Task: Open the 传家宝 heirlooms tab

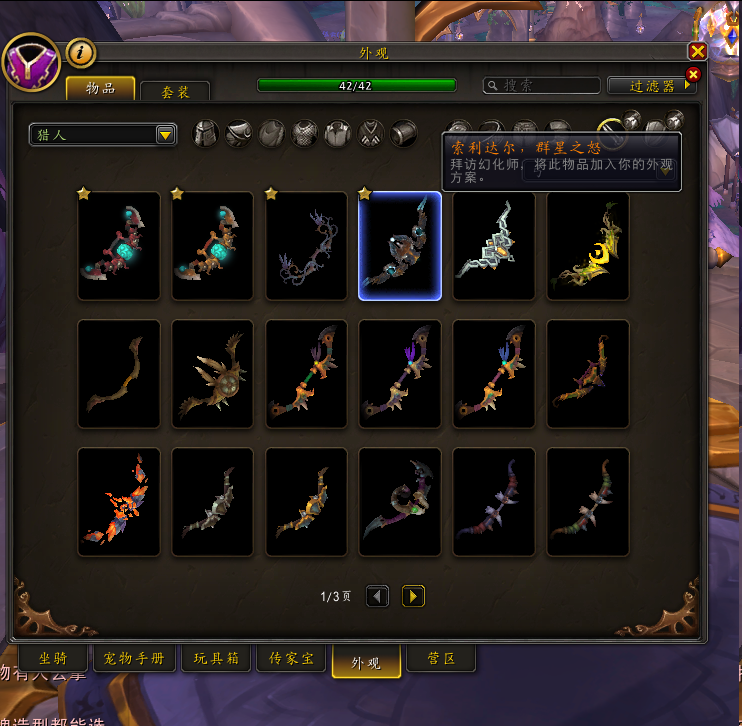Action: (291, 658)
